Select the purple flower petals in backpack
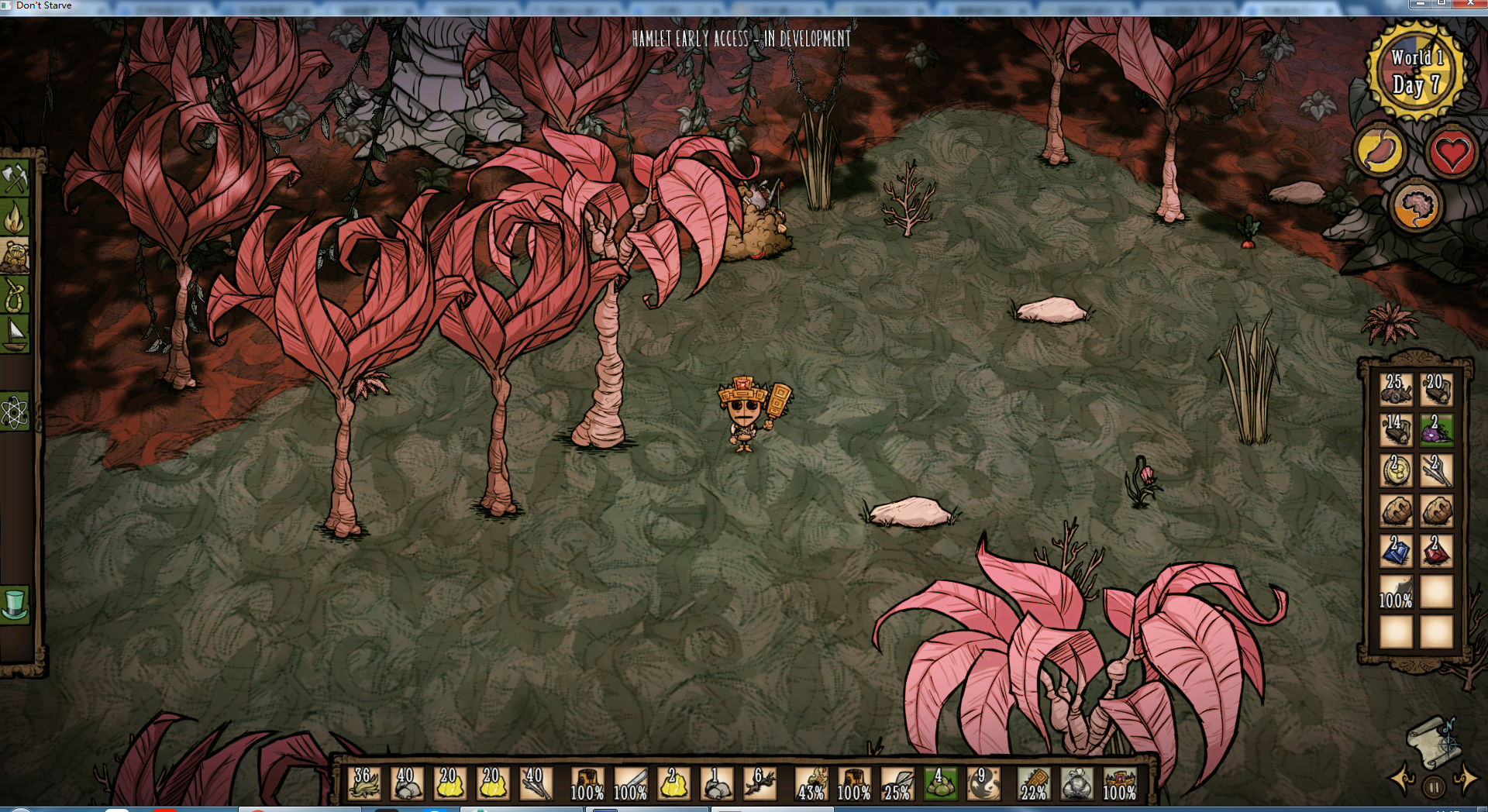Viewport: 1488px width, 812px height. point(1436,430)
